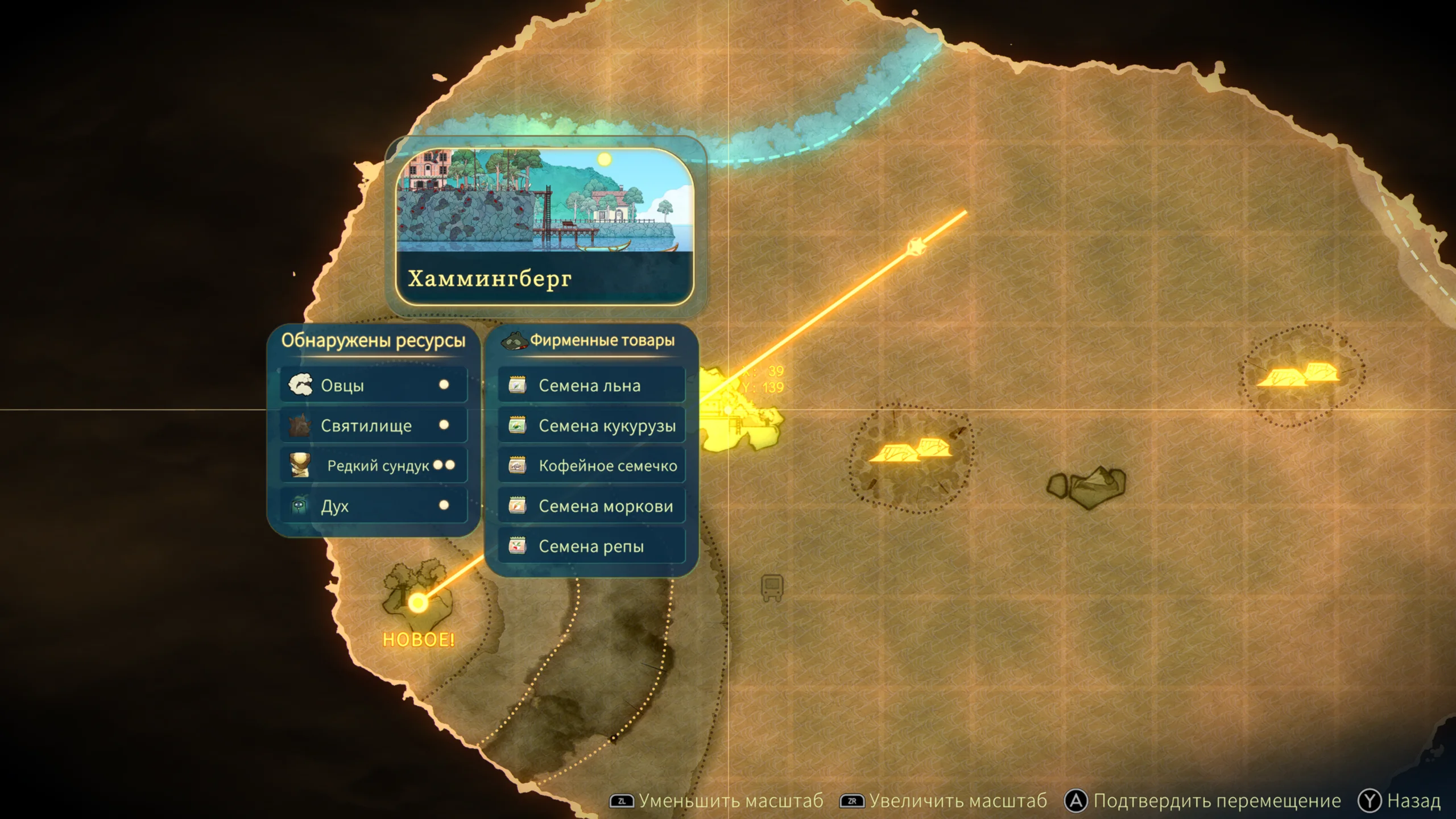Image resolution: width=1456 pixels, height=819 pixels.
Task: Select the Семена репы entry
Action: tap(591, 546)
